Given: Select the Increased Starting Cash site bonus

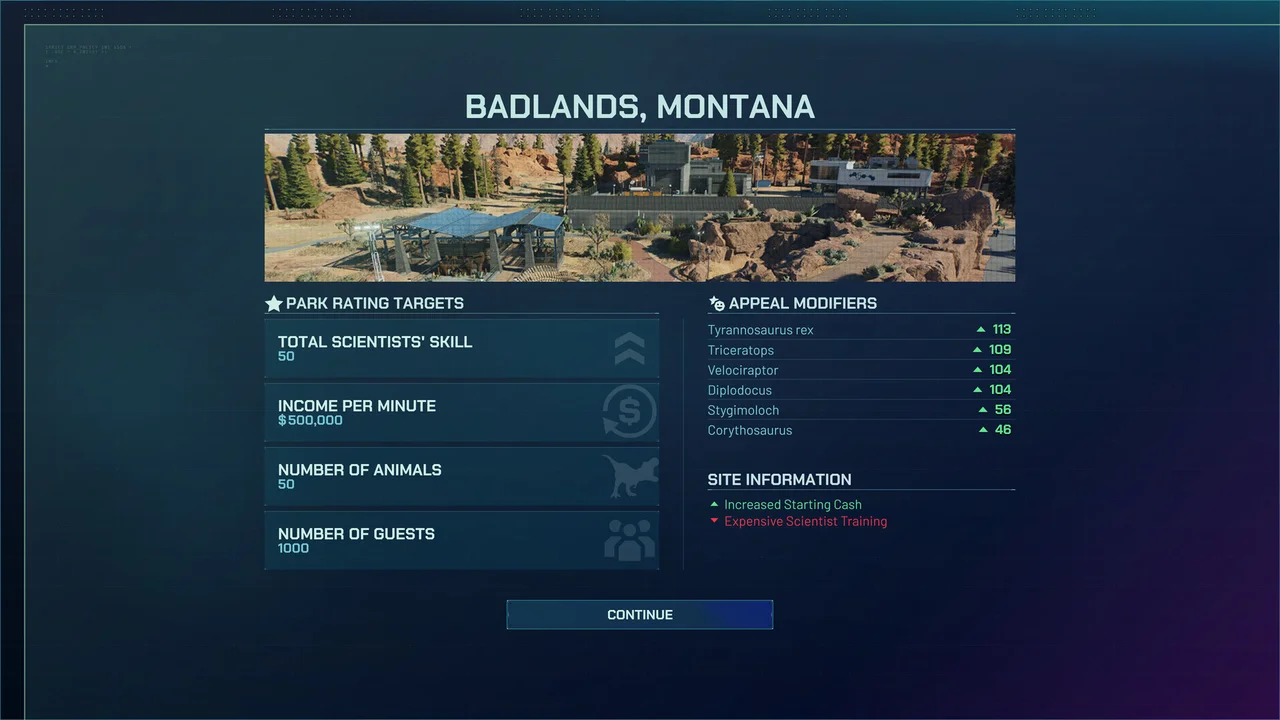Looking at the screenshot, I should (792, 505).
